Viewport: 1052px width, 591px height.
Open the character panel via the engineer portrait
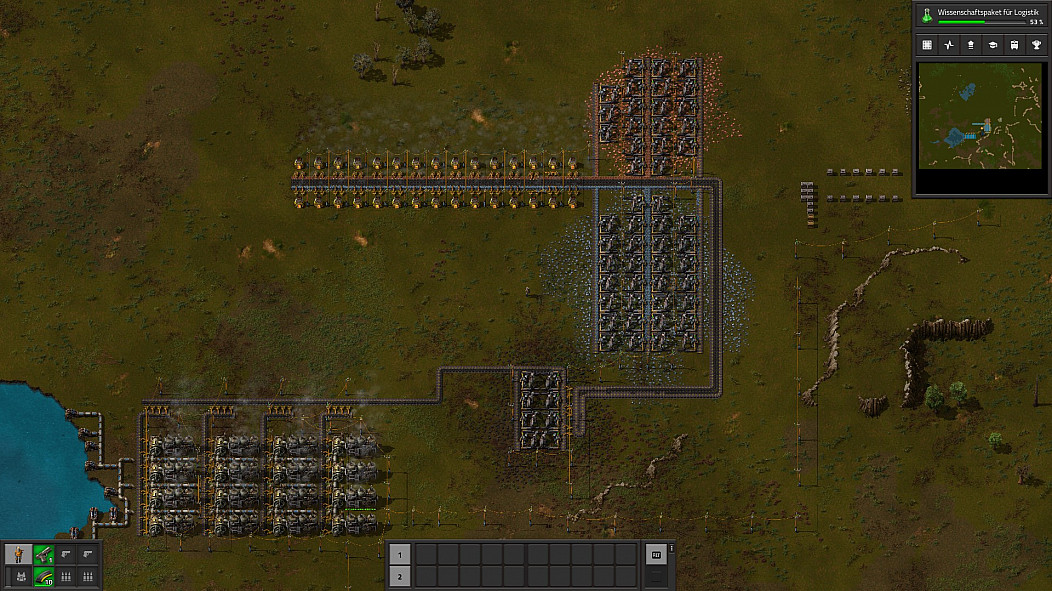click(18, 554)
